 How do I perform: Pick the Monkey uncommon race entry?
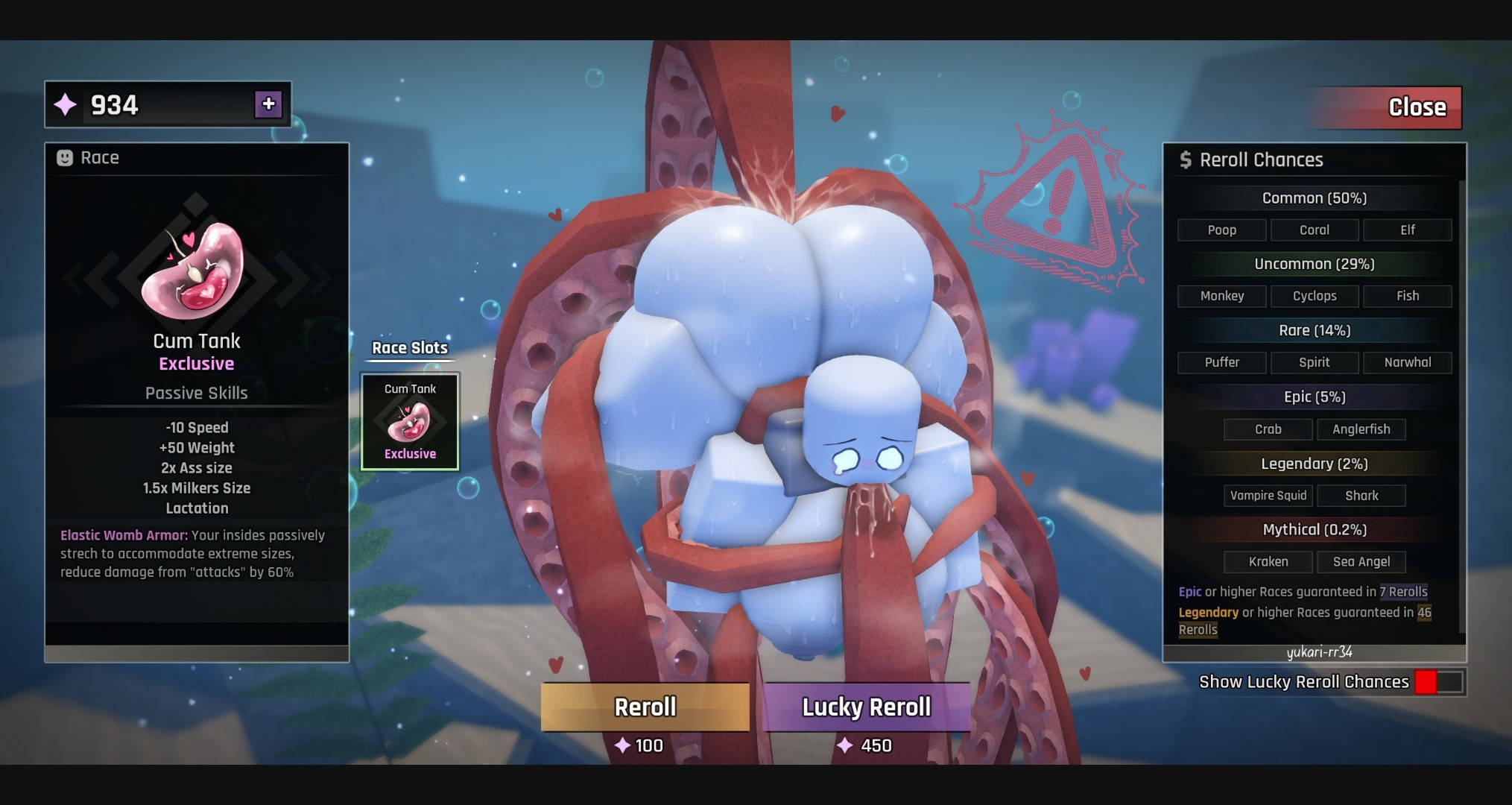(1222, 297)
